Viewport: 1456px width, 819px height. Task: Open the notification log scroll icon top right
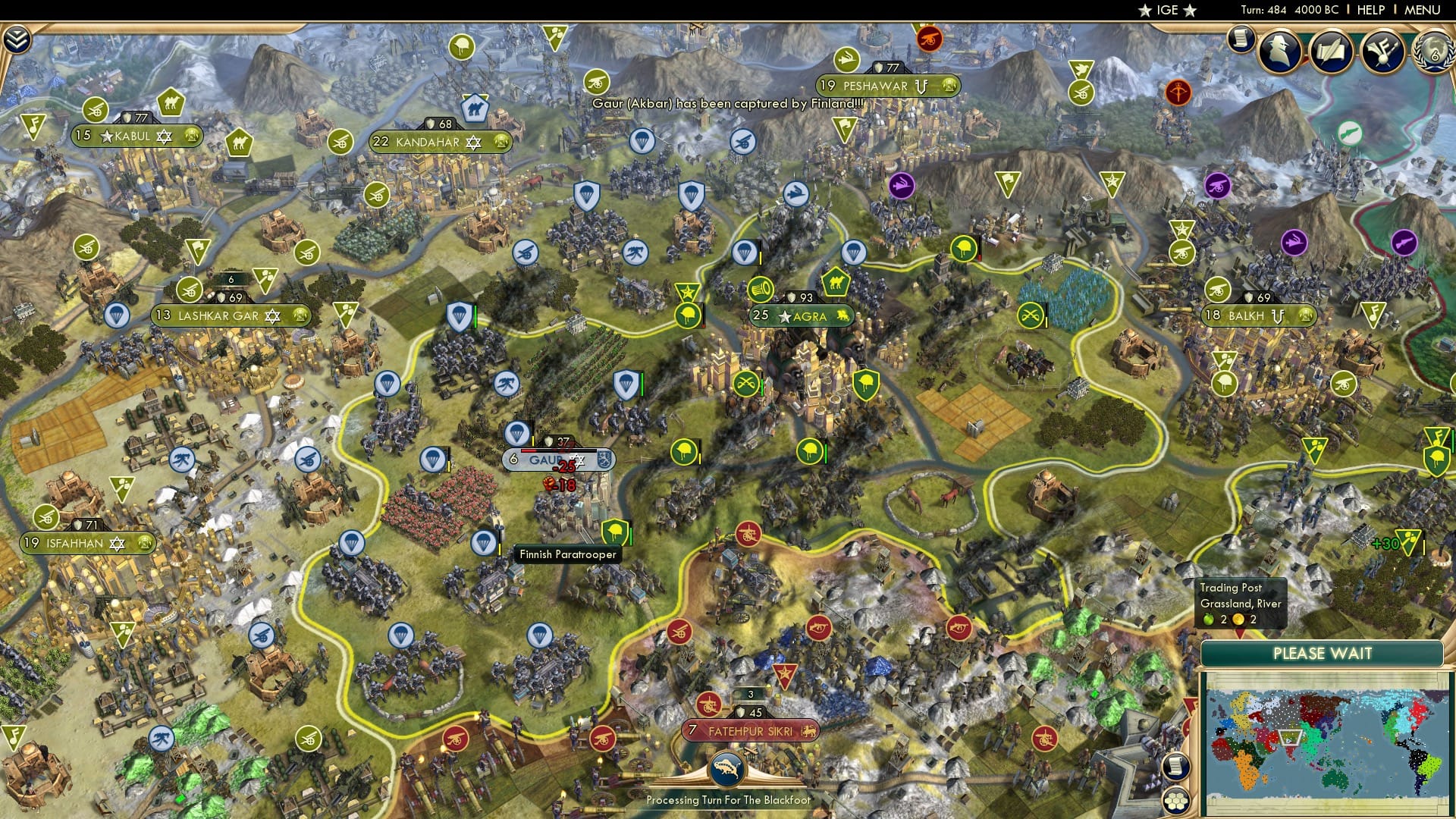point(1241,40)
